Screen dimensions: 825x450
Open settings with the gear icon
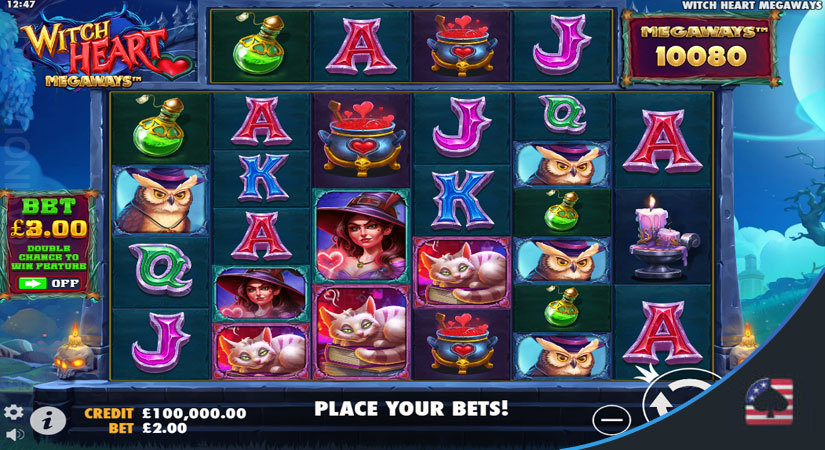click(x=13, y=412)
